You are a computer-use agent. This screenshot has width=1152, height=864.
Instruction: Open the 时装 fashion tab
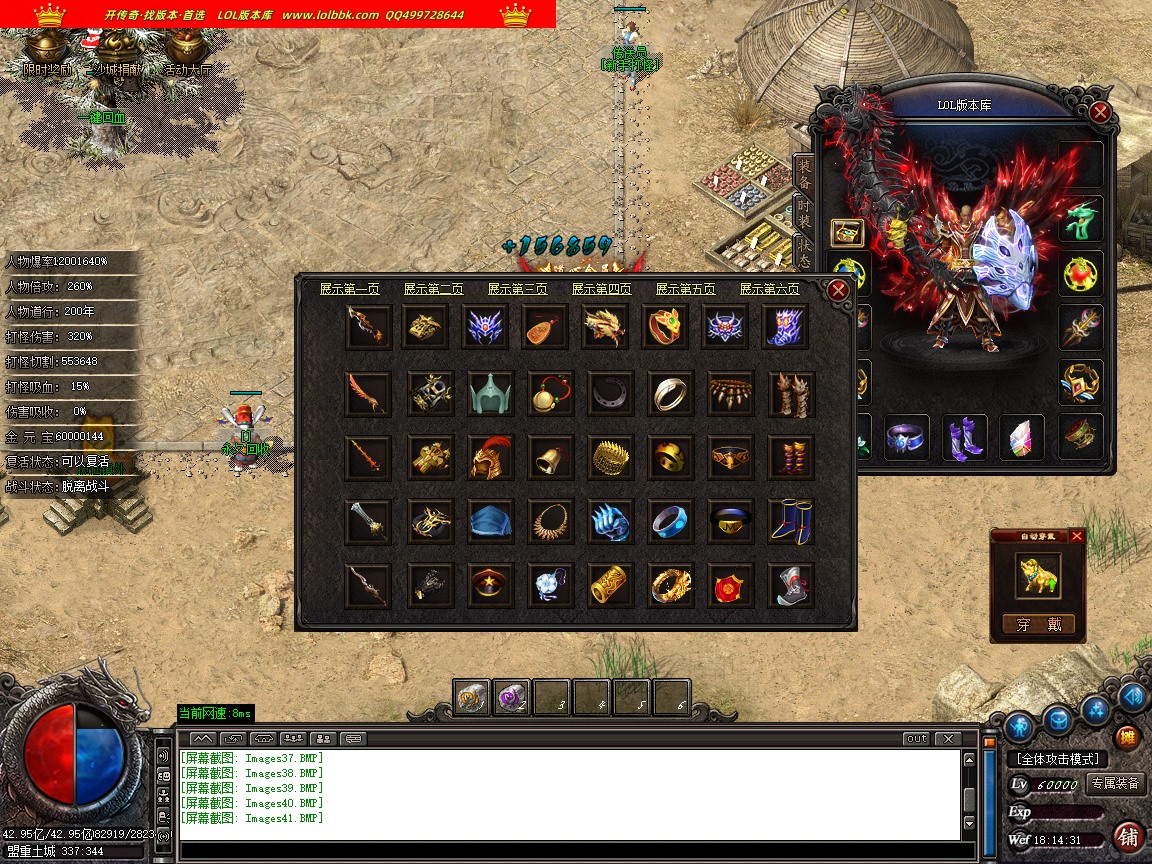pos(803,212)
